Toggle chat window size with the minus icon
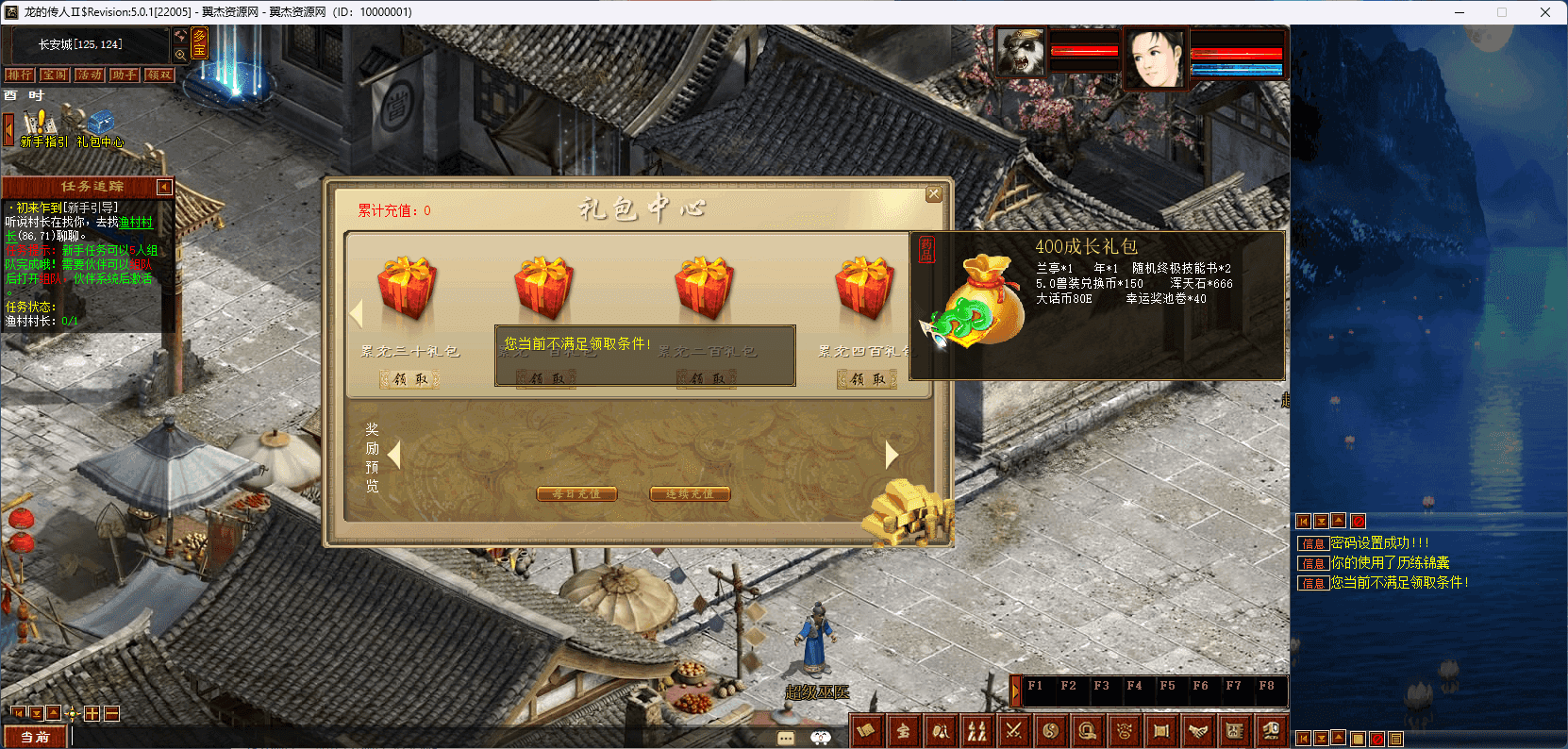This screenshot has width=1568, height=749. click(111, 713)
